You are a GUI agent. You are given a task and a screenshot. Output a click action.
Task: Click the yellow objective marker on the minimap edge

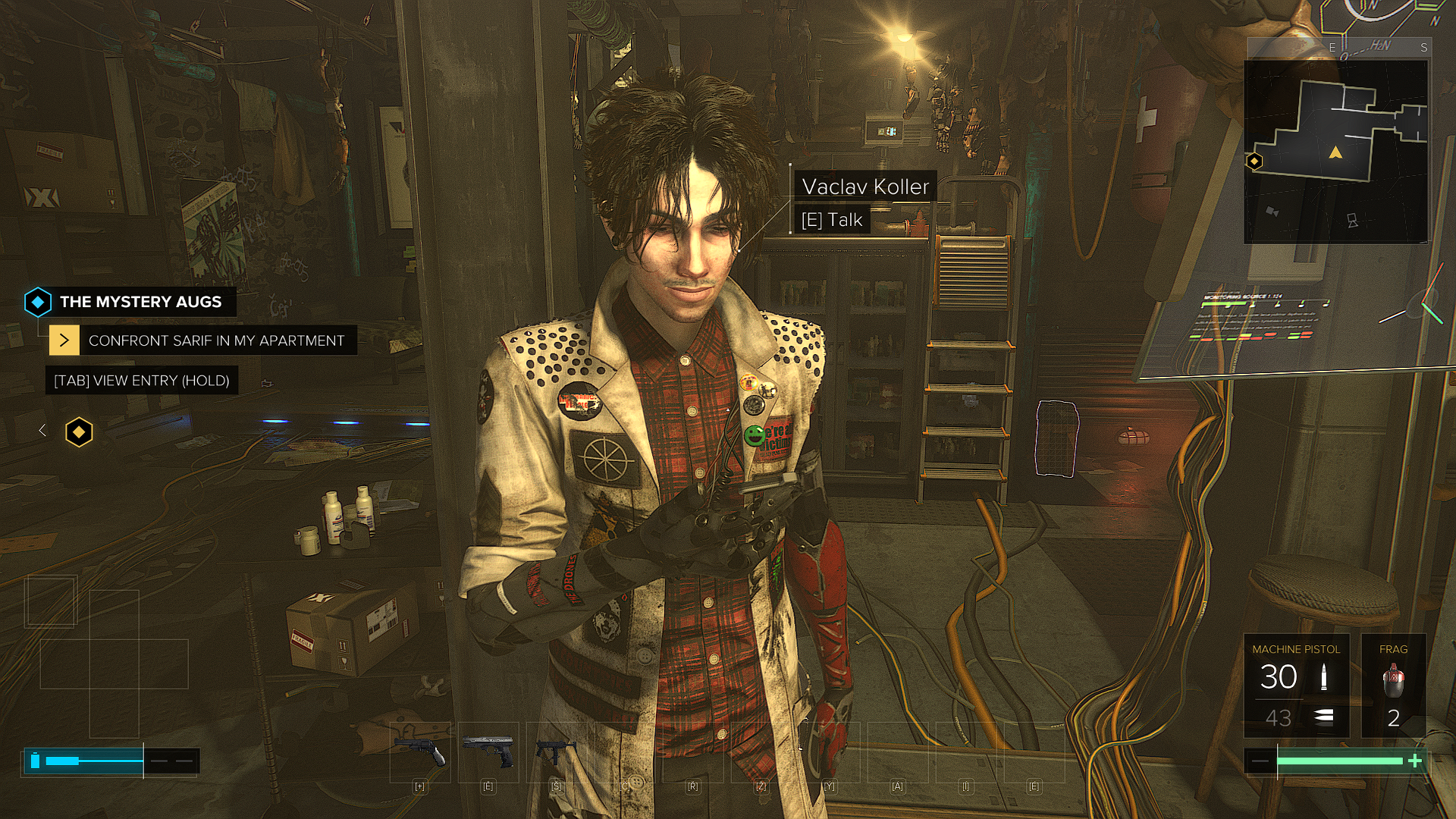click(x=1254, y=161)
